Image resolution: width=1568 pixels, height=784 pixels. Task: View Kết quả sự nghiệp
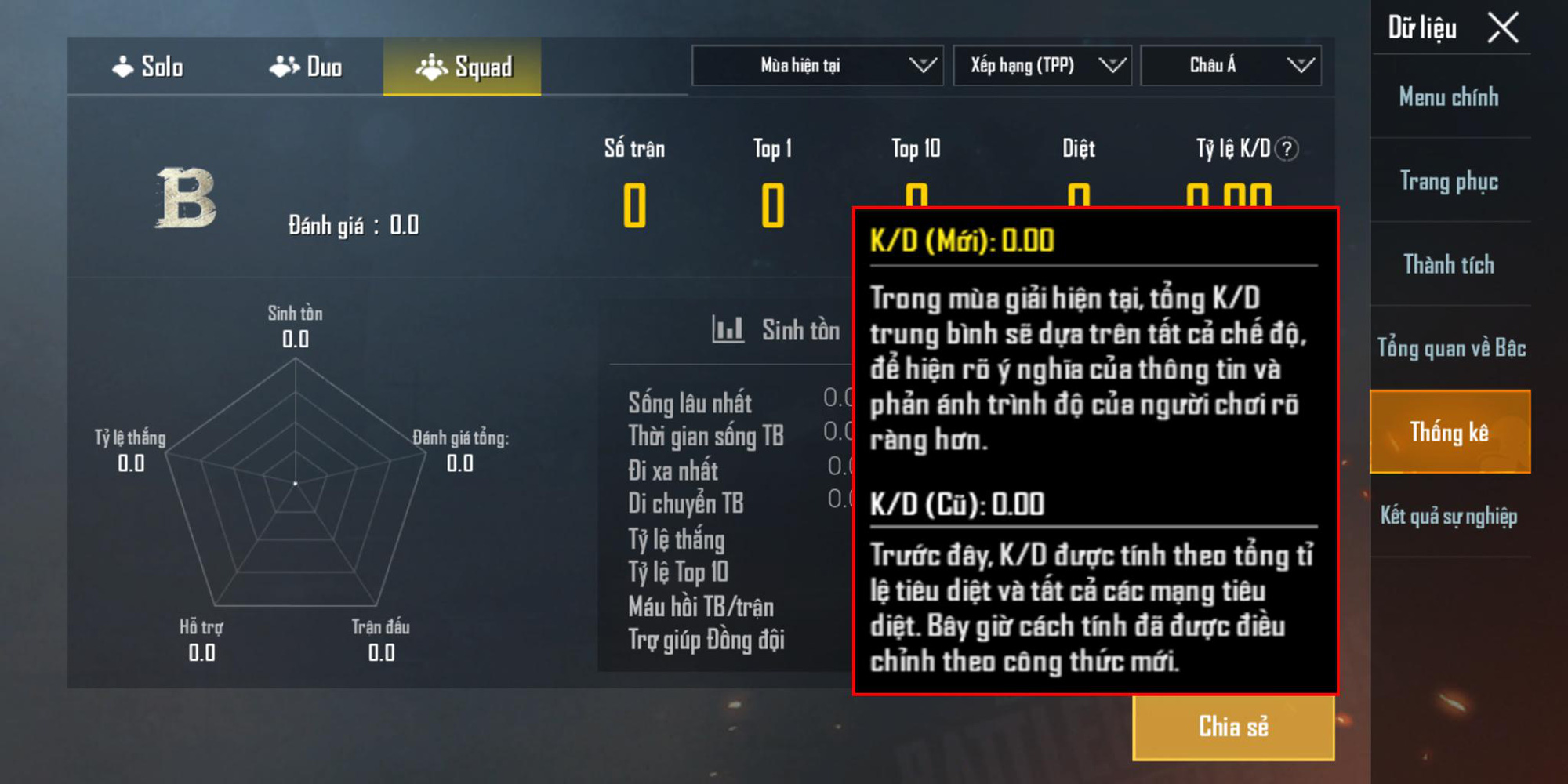coord(1449,516)
